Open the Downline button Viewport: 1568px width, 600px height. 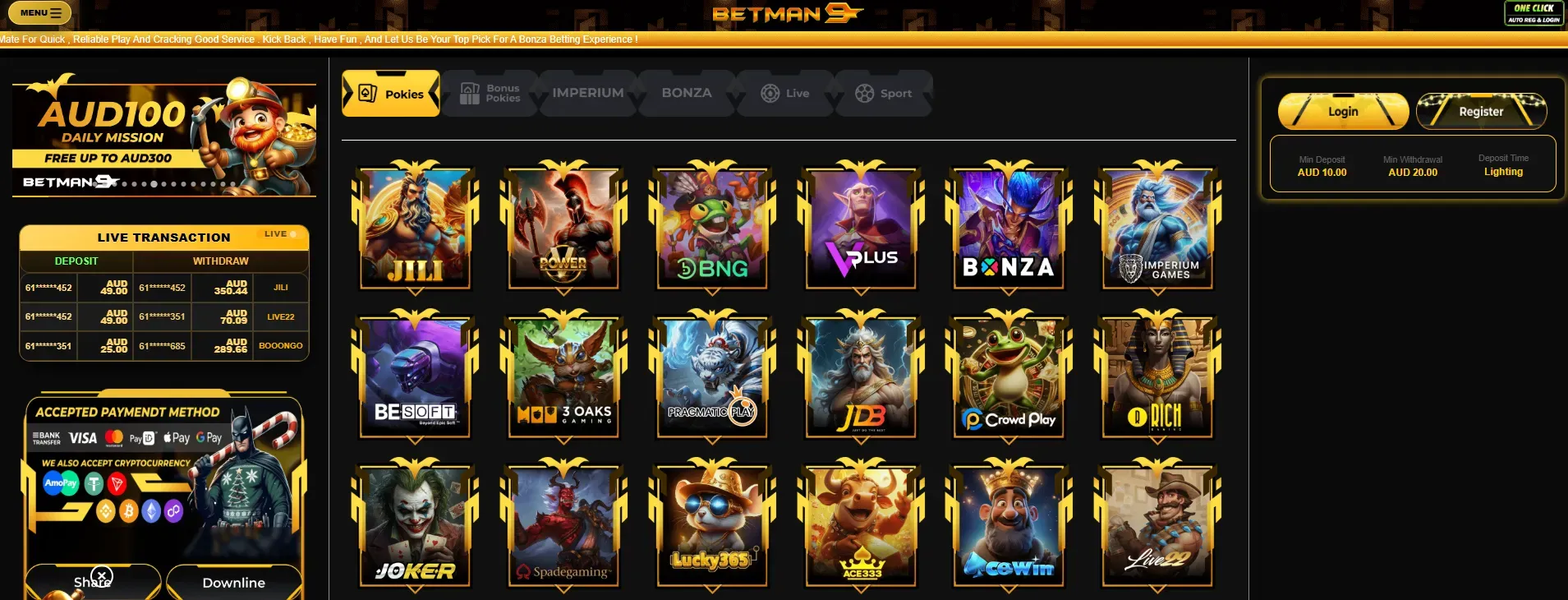click(234, 582)
